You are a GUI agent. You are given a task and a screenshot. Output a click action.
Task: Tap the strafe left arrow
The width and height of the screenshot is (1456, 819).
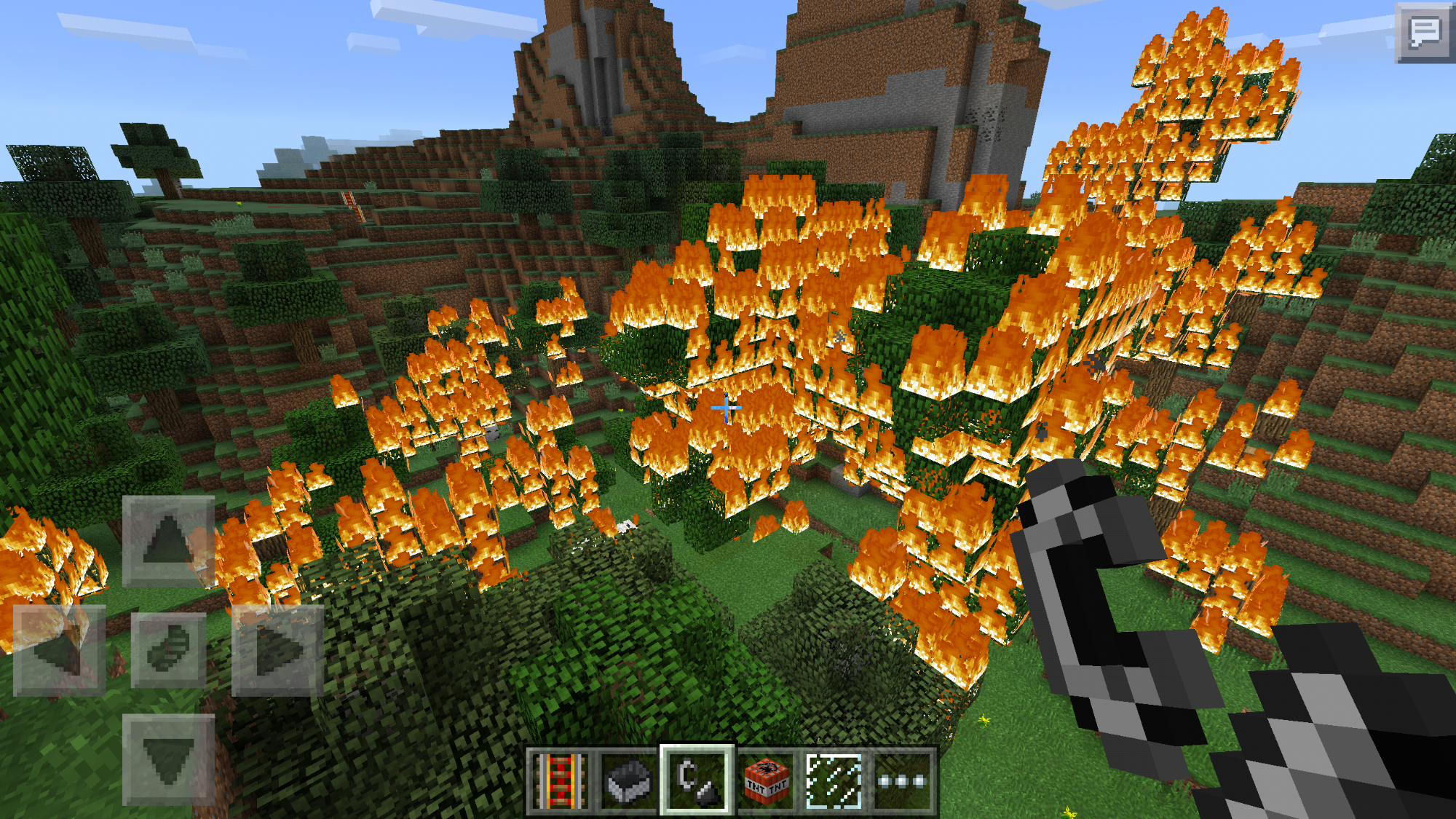coord(60,650)
